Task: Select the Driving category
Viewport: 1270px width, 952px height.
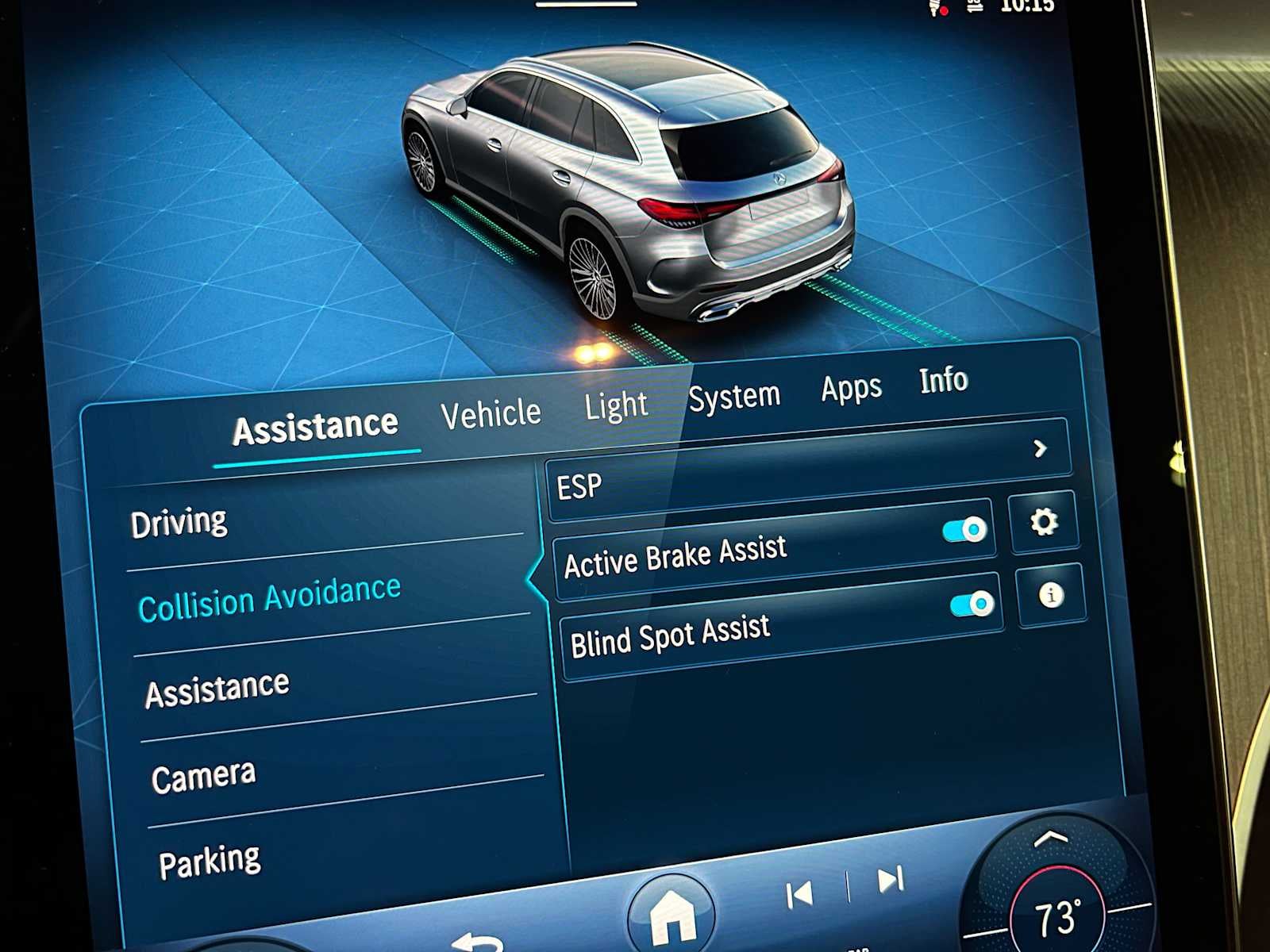Action: (x=181, y=520)
